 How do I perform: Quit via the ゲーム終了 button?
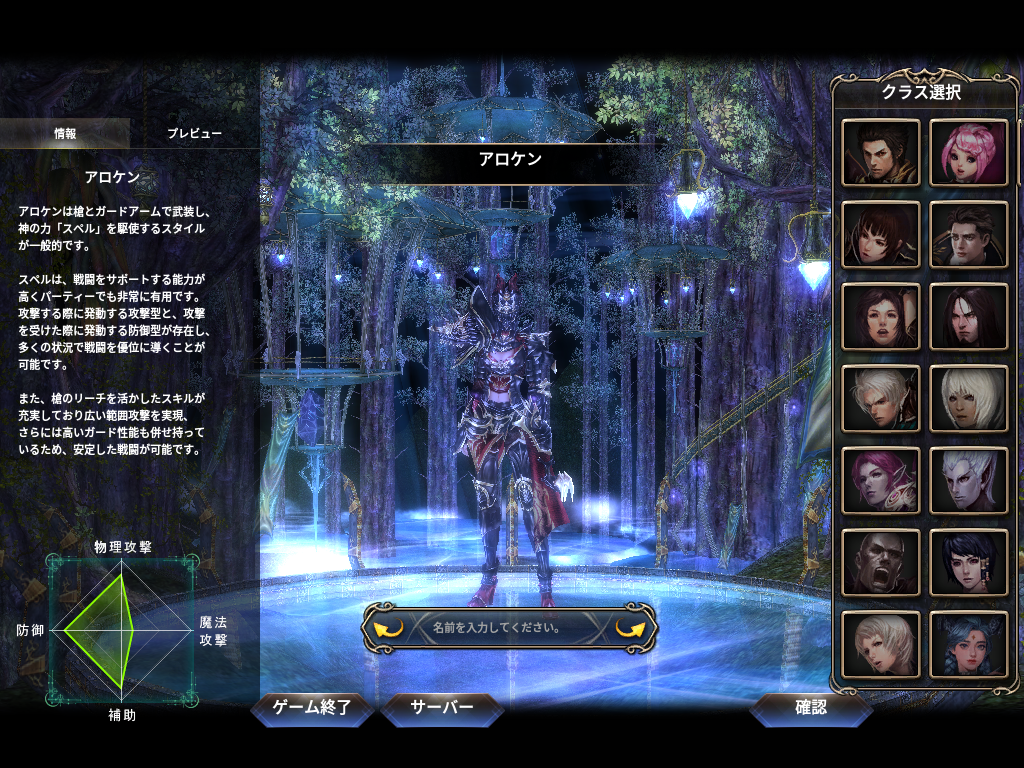coord(312,708)
